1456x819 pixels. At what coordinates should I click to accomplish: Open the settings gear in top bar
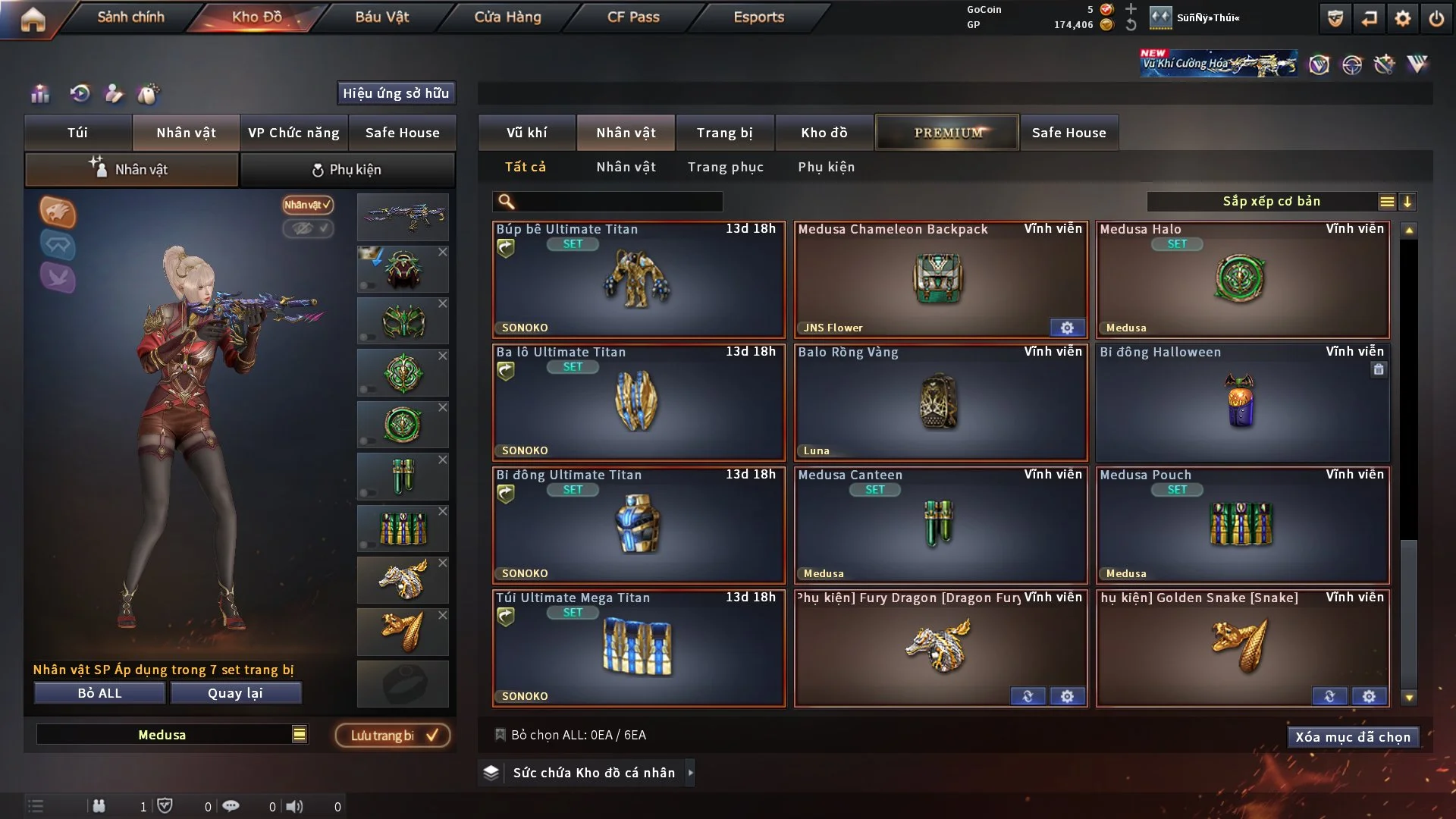(1402, 18)
